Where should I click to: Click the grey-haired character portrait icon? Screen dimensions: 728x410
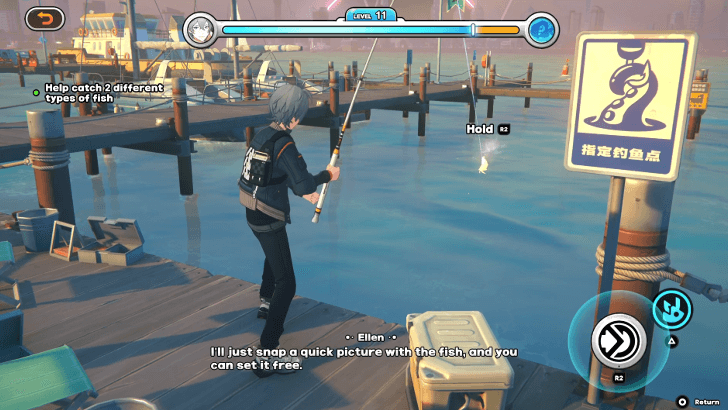[199, 30]
